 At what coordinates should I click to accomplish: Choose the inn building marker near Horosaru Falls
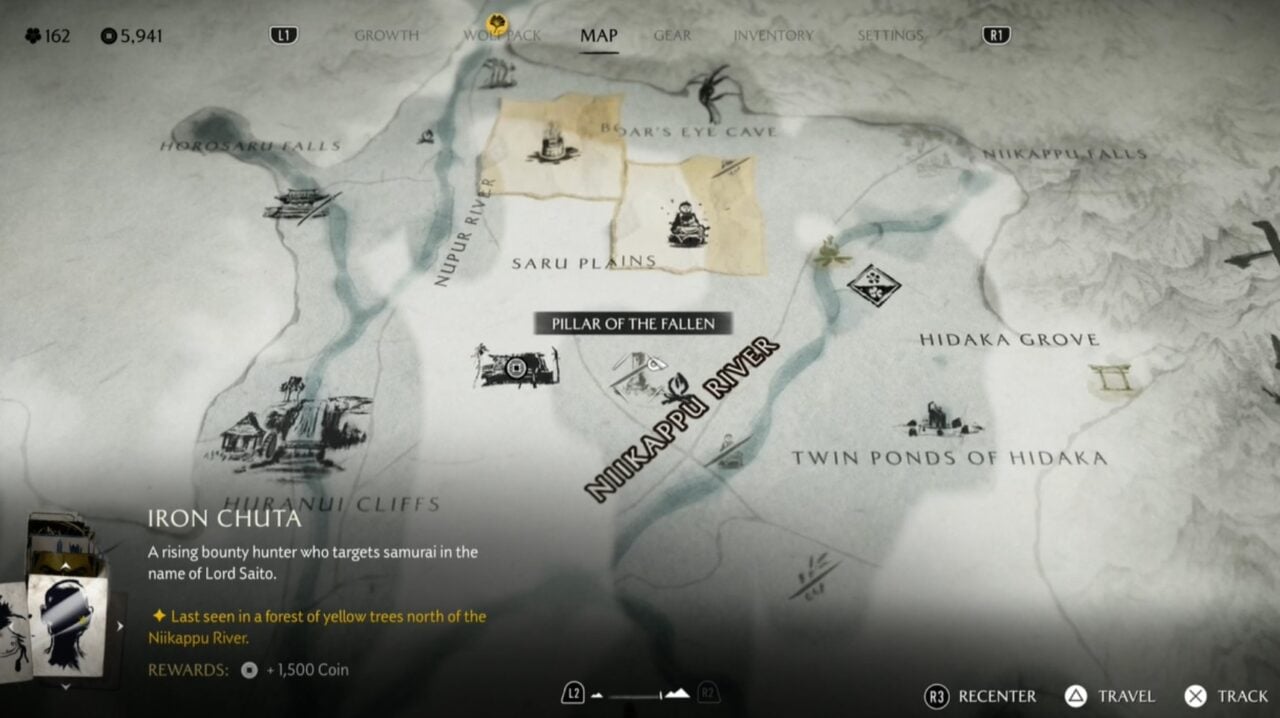pyautogui.click(x=299, y=204)
